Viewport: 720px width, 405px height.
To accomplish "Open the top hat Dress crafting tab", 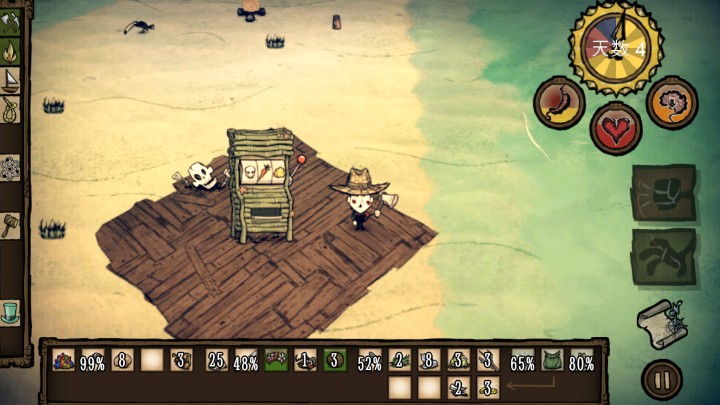I will [10, 311].
